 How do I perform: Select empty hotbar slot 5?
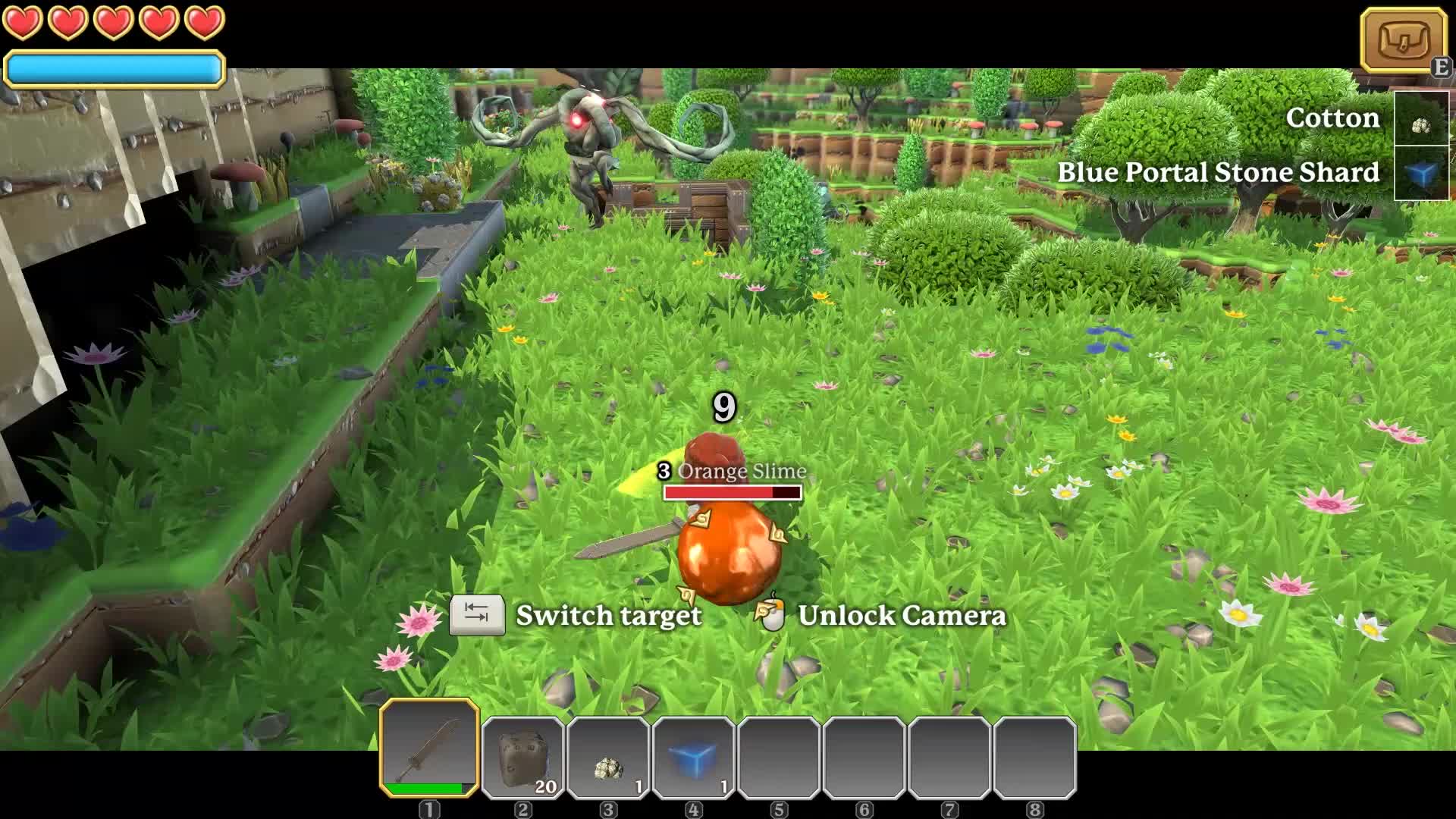pos(778,755)
